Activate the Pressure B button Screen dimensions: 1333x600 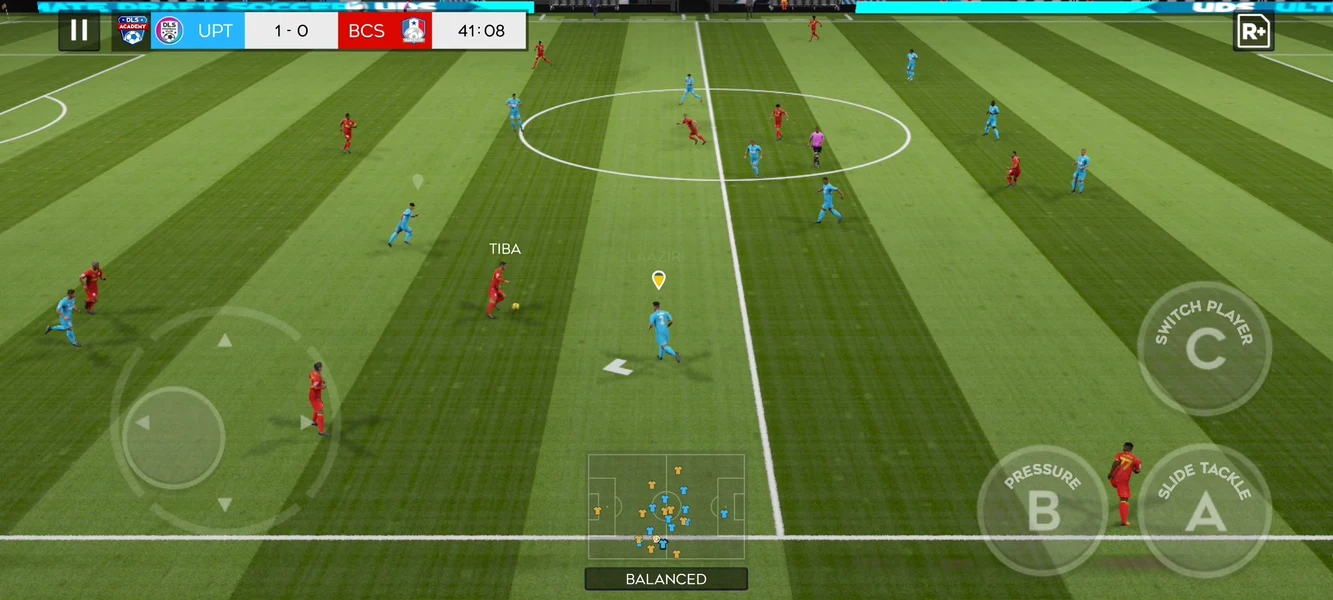[1042, 510]
